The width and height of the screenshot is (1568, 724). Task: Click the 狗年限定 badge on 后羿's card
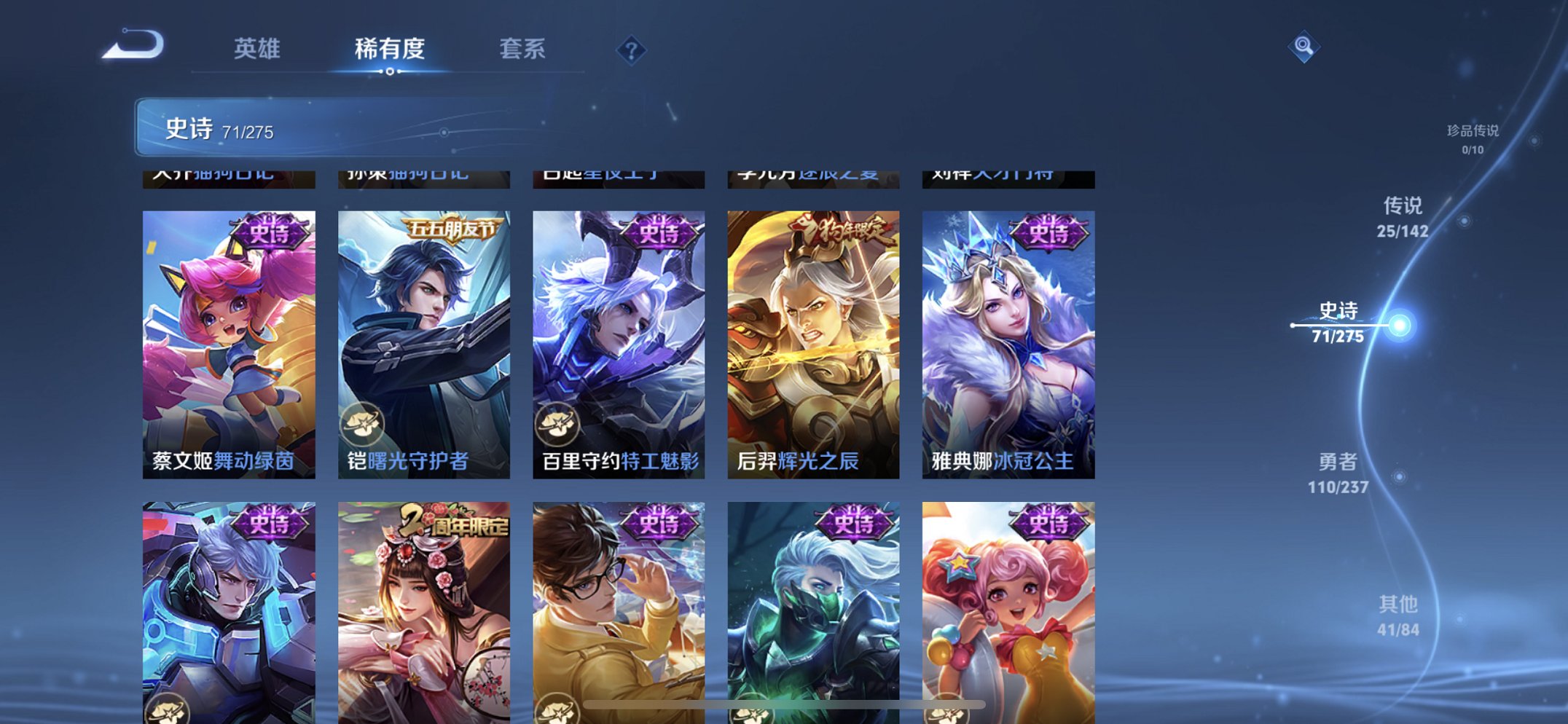pyautogui.click(x=839, y=230)
